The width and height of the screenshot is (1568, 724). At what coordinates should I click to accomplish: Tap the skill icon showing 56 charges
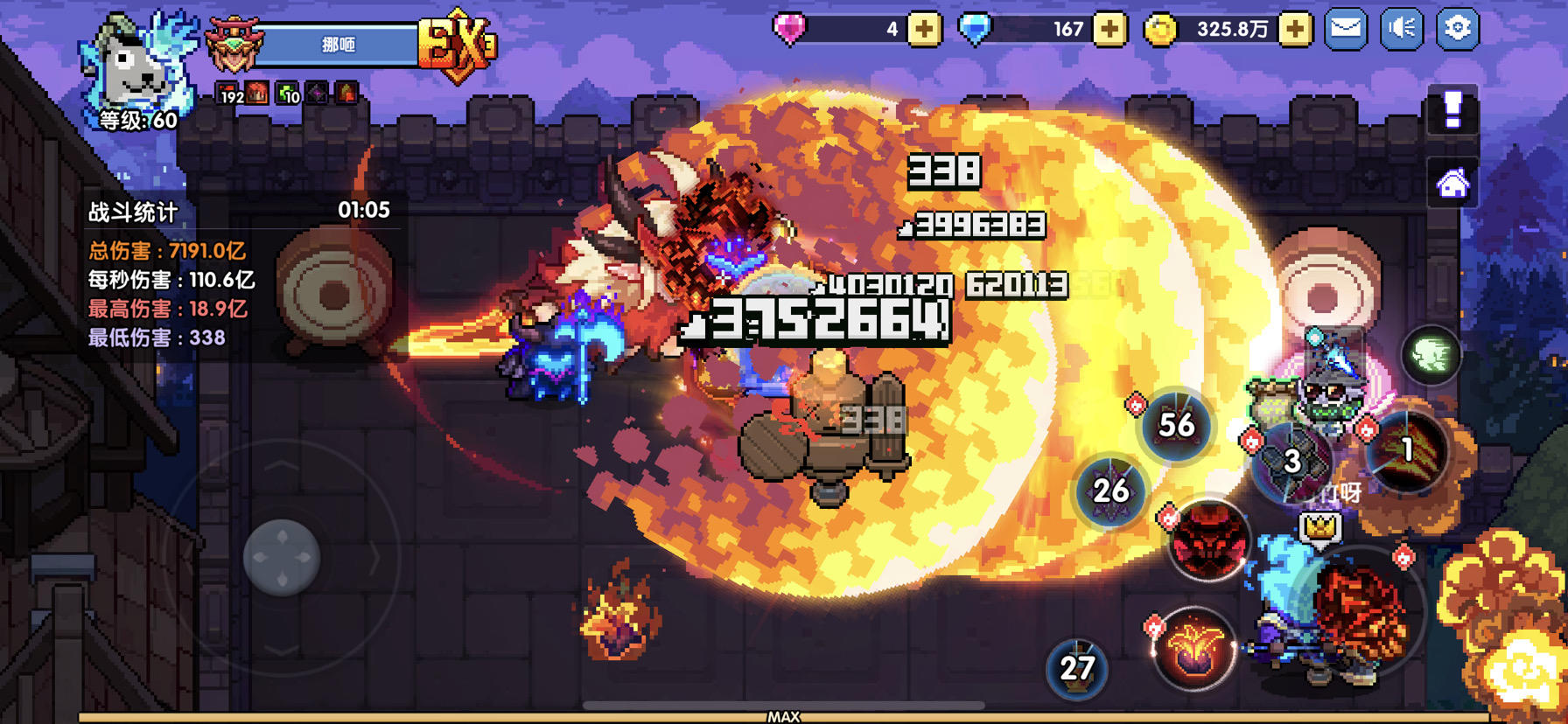tap(1179, 426)
